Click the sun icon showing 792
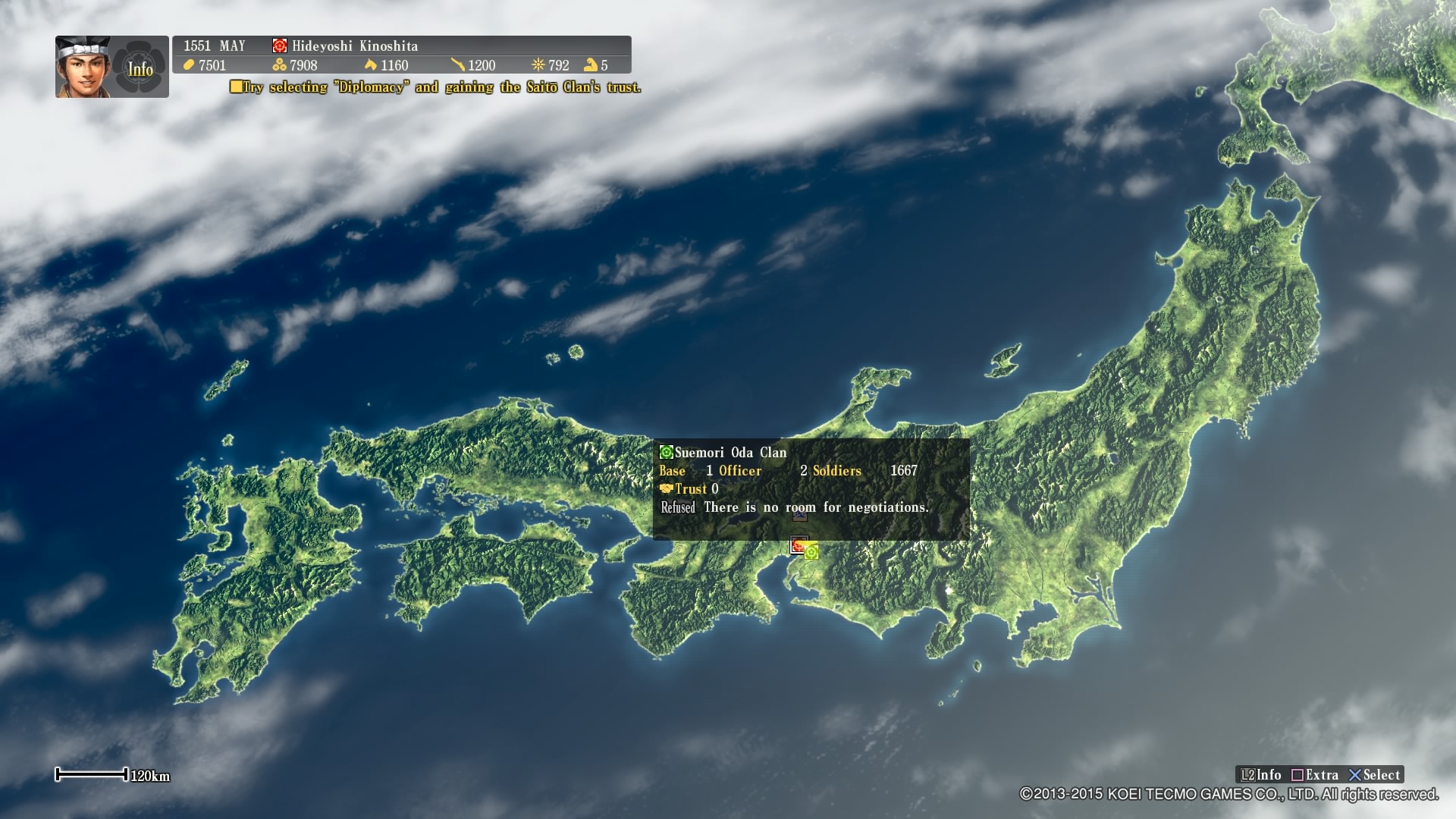1456x819 pixels. click(x=539, y=66)
